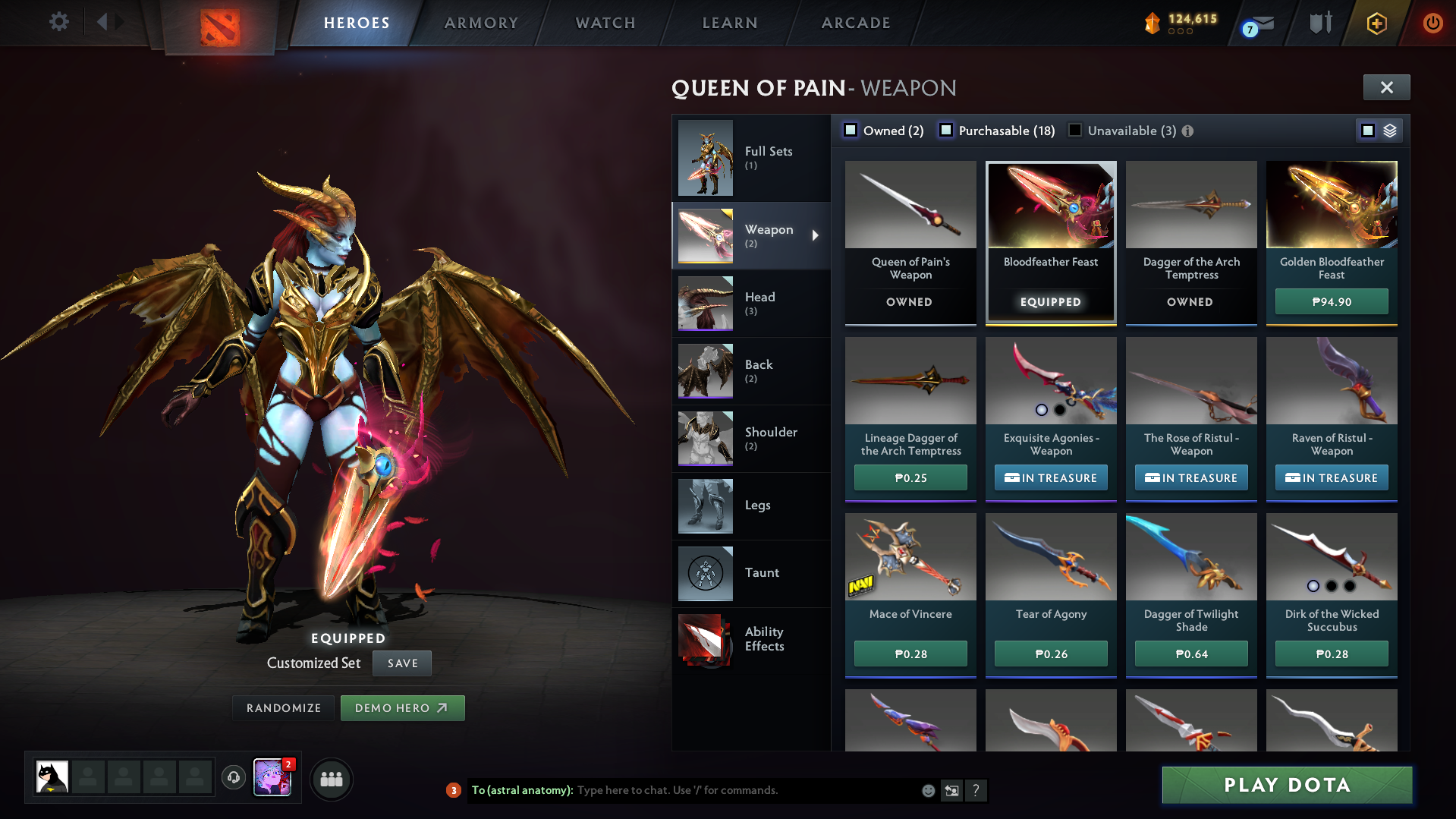Click the Unavailable info icon
This screenshot has width=1456, height=819.
[x=1187, y=131]
